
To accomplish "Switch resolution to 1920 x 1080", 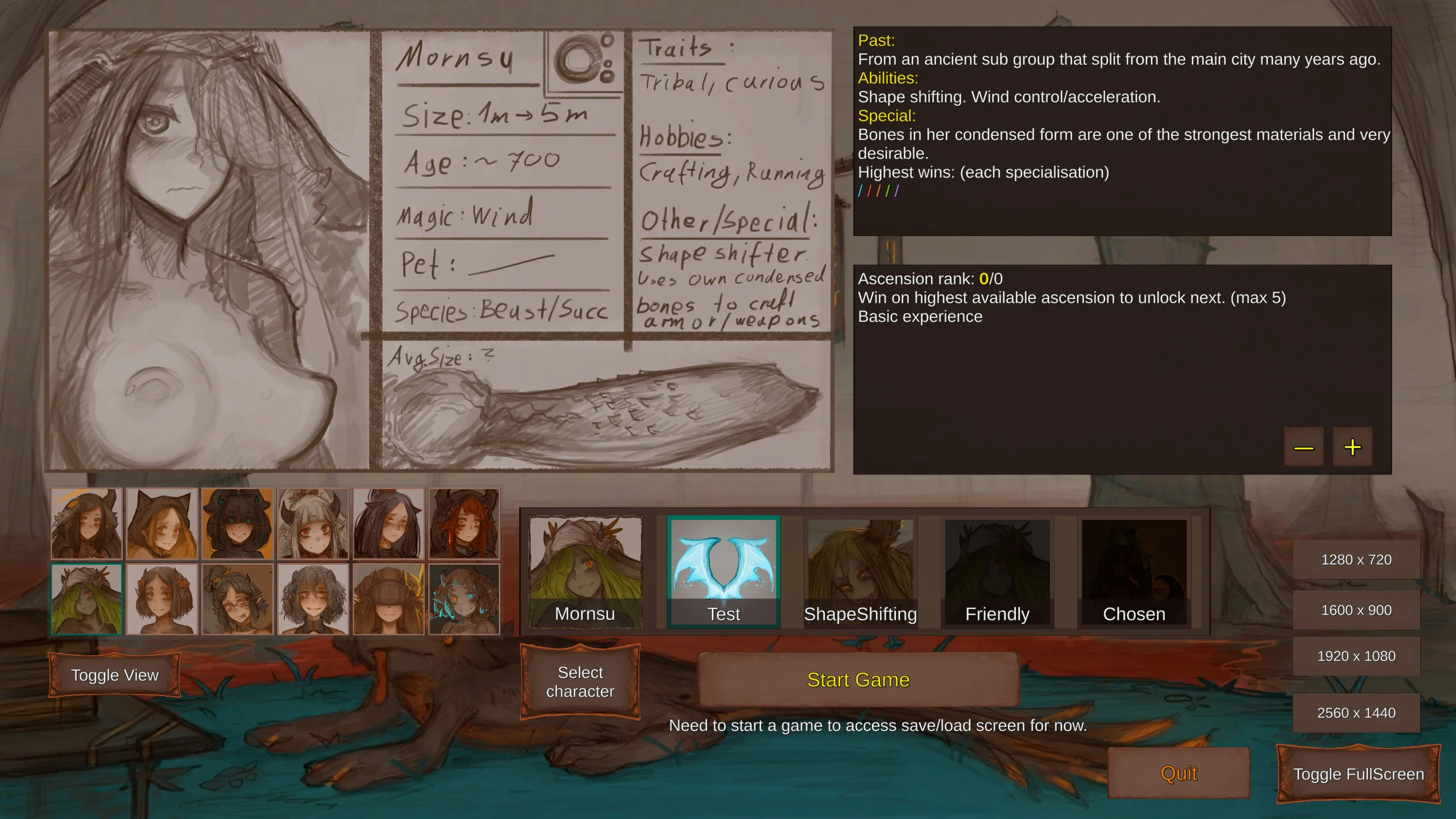I will [1356, 656].
